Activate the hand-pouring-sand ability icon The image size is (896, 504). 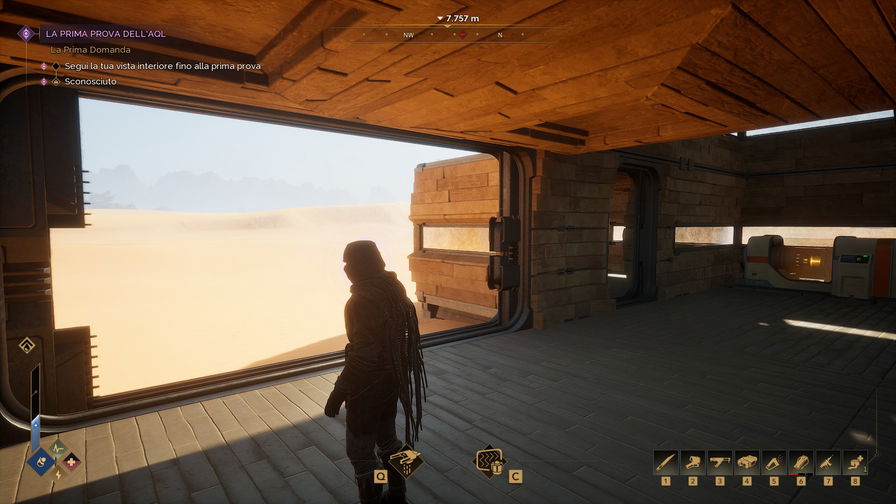(404, 462)
